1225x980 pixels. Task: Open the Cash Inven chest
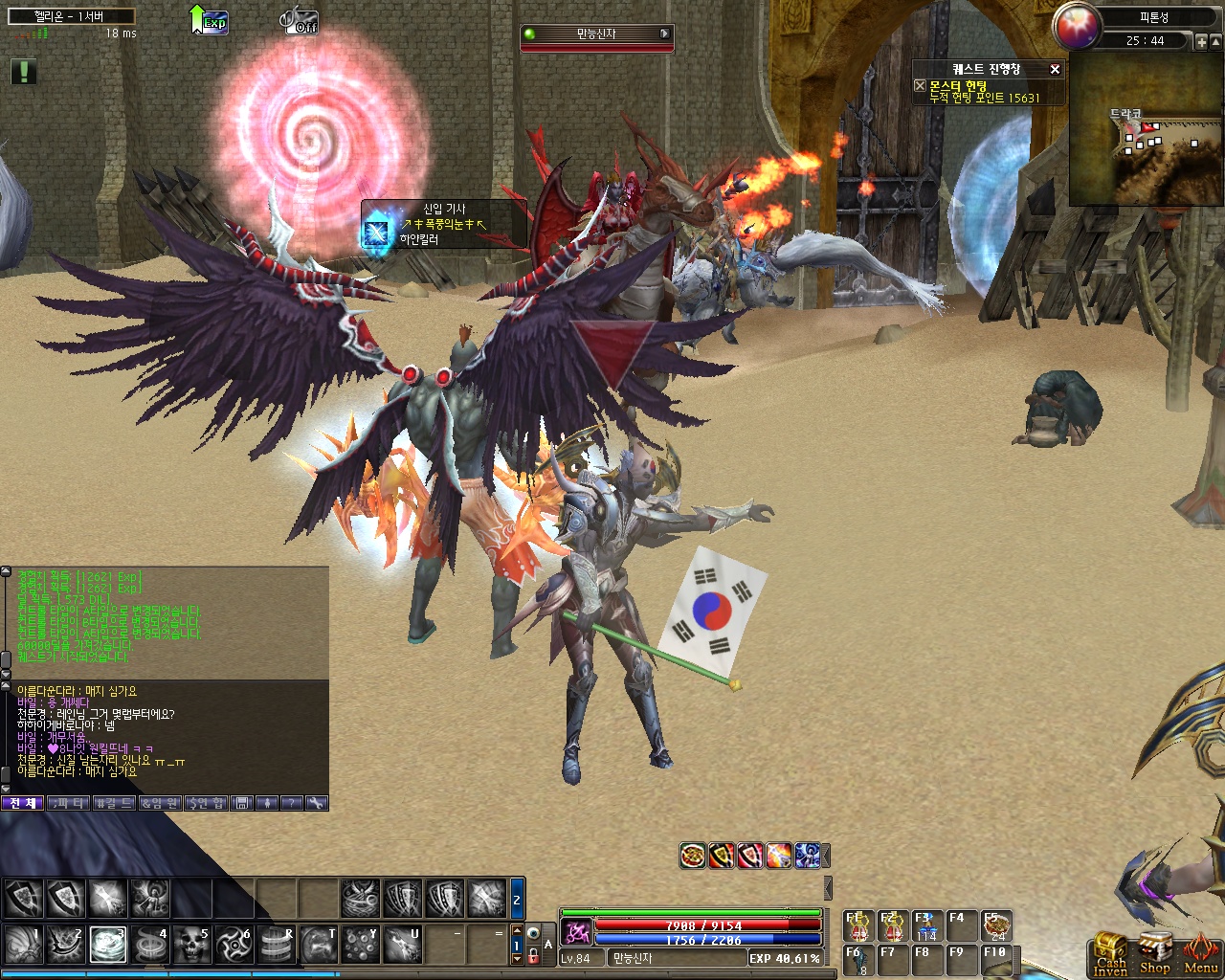(x=1110, y=953)
